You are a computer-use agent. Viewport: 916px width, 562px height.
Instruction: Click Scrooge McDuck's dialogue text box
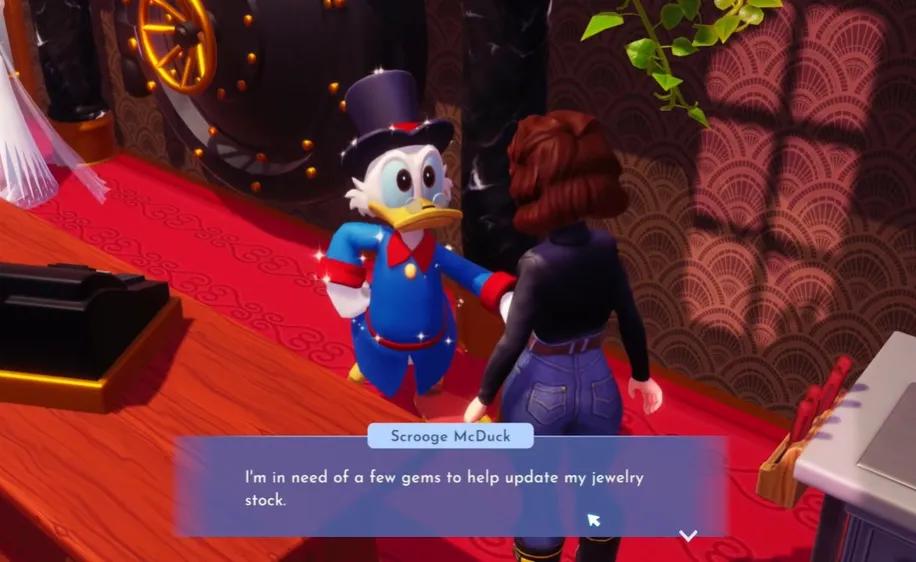449,487
